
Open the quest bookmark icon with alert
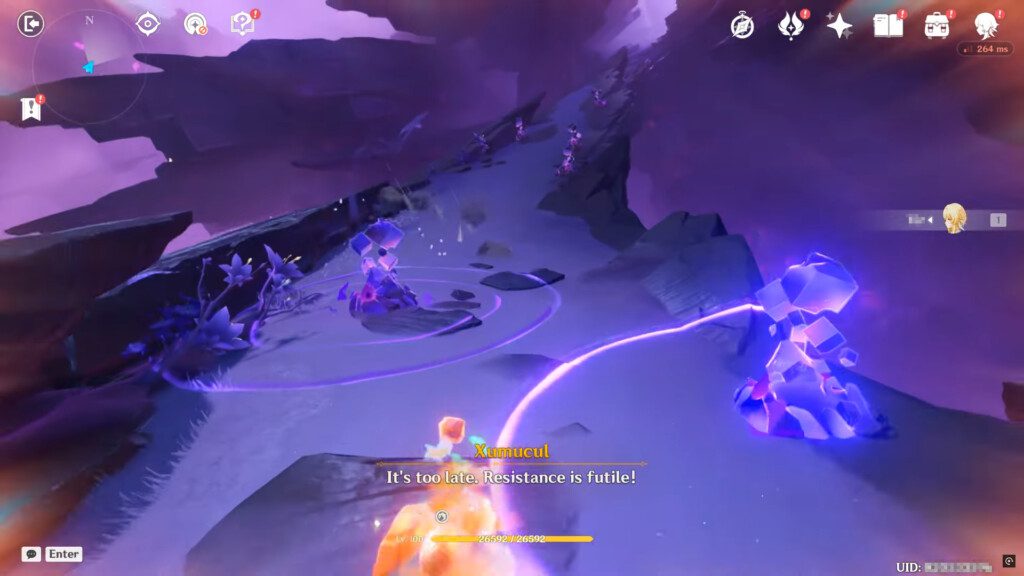(x=31, y=109)
